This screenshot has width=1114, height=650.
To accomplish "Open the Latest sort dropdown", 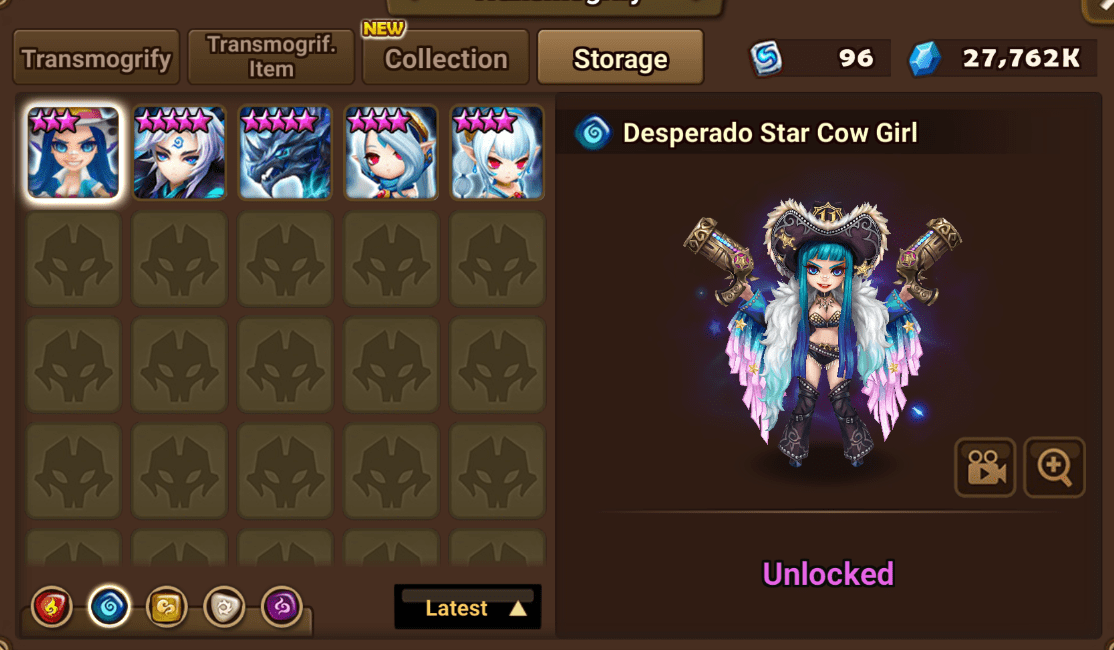I will coord(468,608).
